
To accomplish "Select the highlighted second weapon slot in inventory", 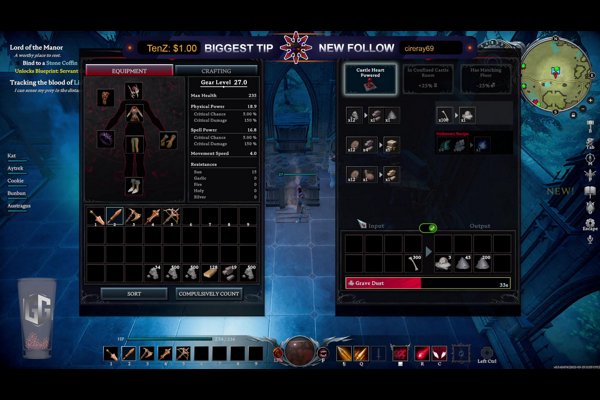I will 115,216.
